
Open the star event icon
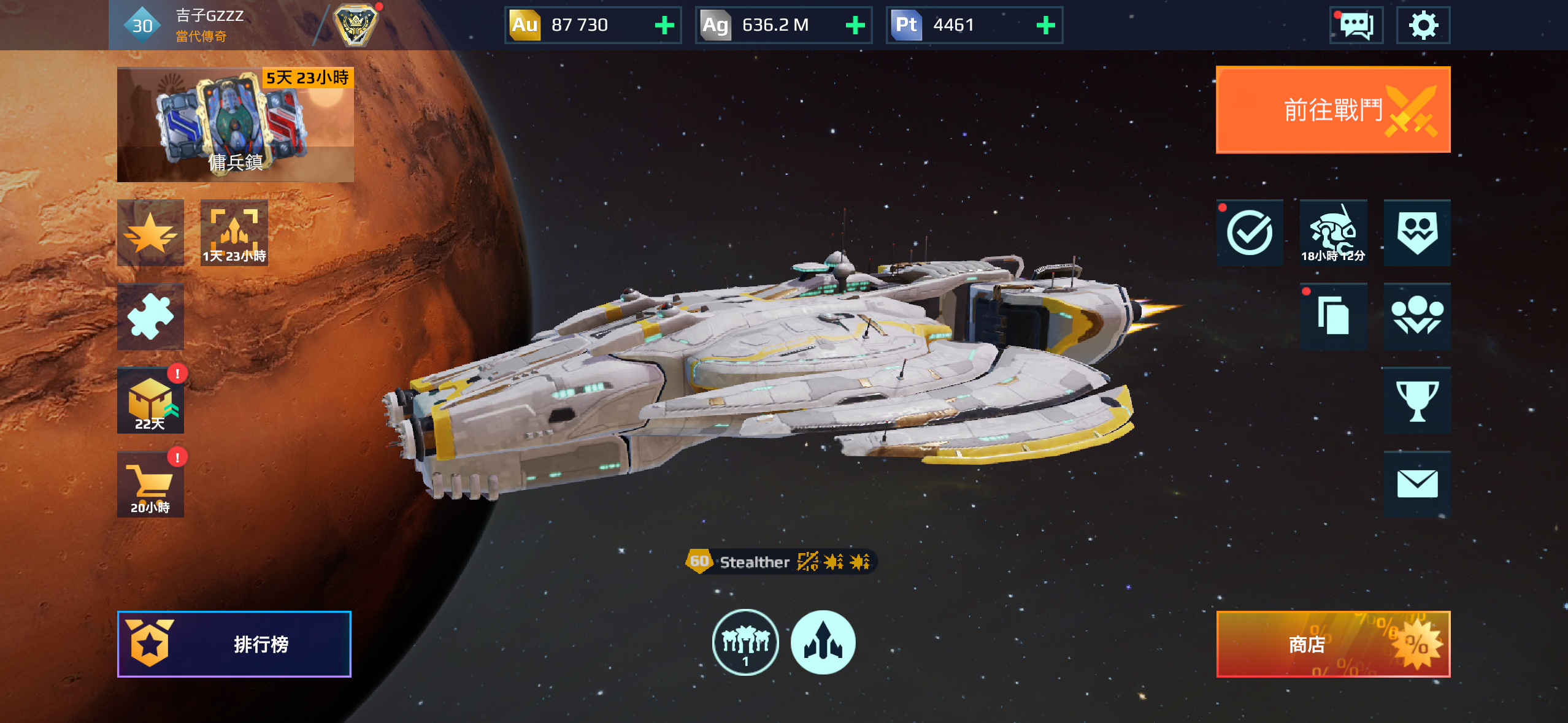tap(150, 233)
